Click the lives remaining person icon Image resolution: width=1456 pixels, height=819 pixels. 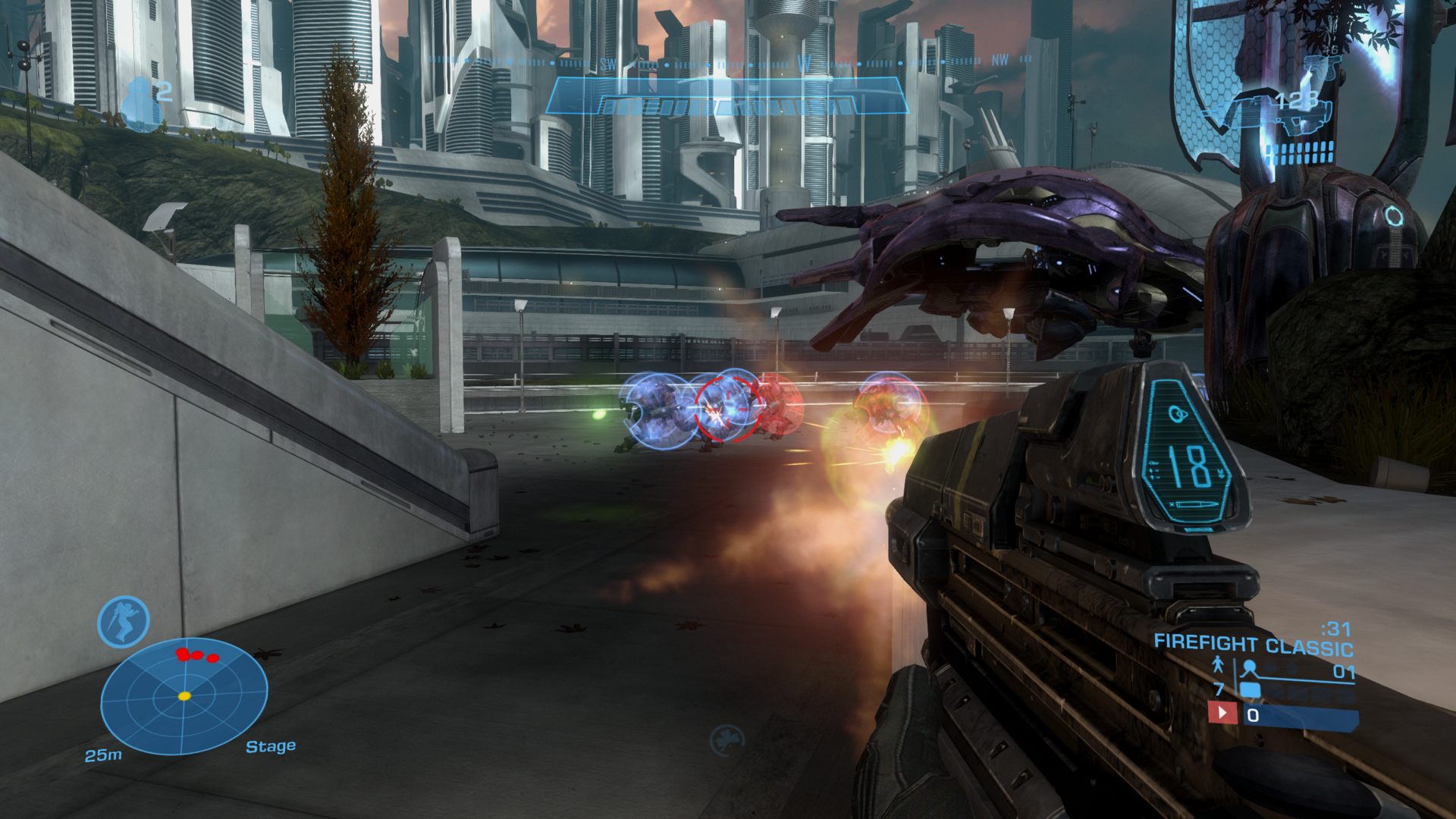tap(1217, 666)
